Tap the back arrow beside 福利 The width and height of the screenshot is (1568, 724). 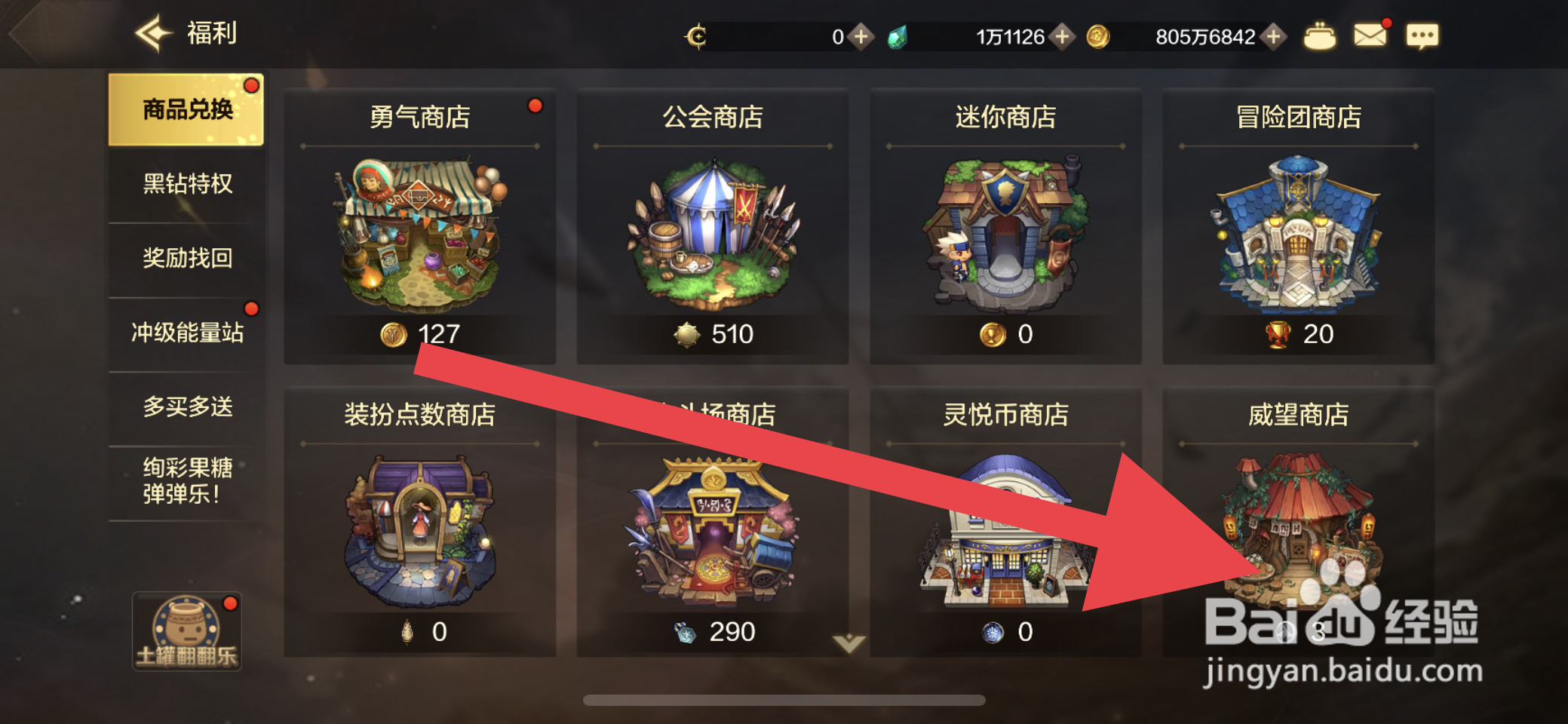(152, 32)
